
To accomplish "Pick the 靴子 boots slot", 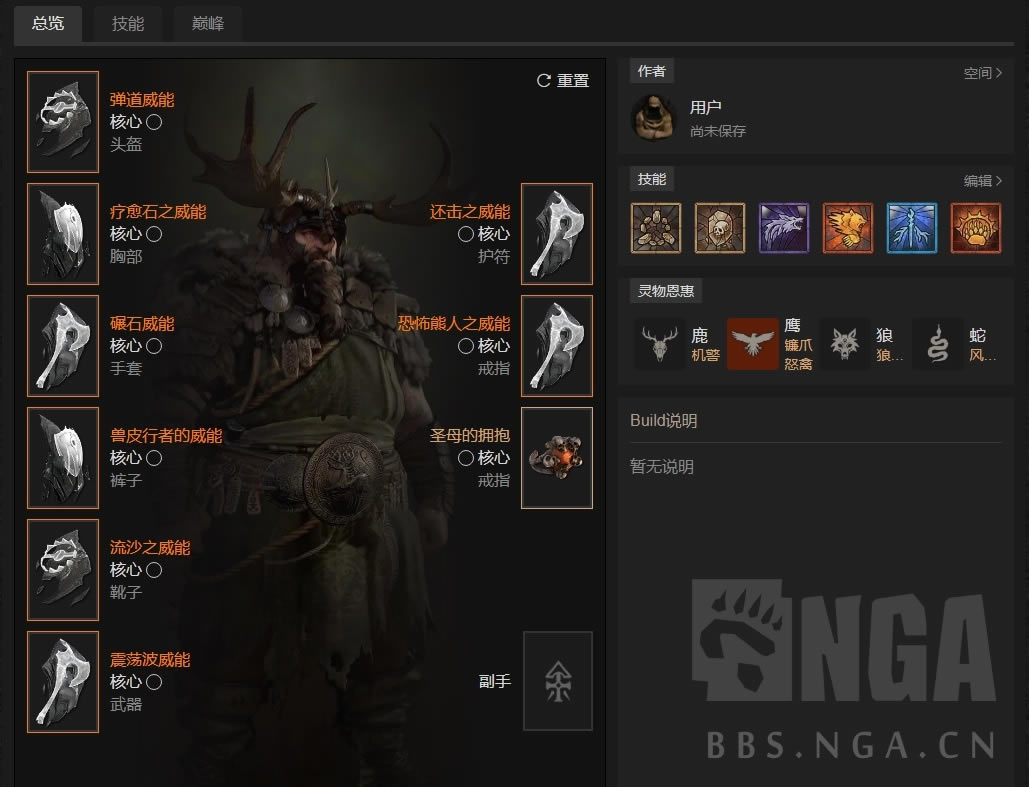I will click(63, 570).
